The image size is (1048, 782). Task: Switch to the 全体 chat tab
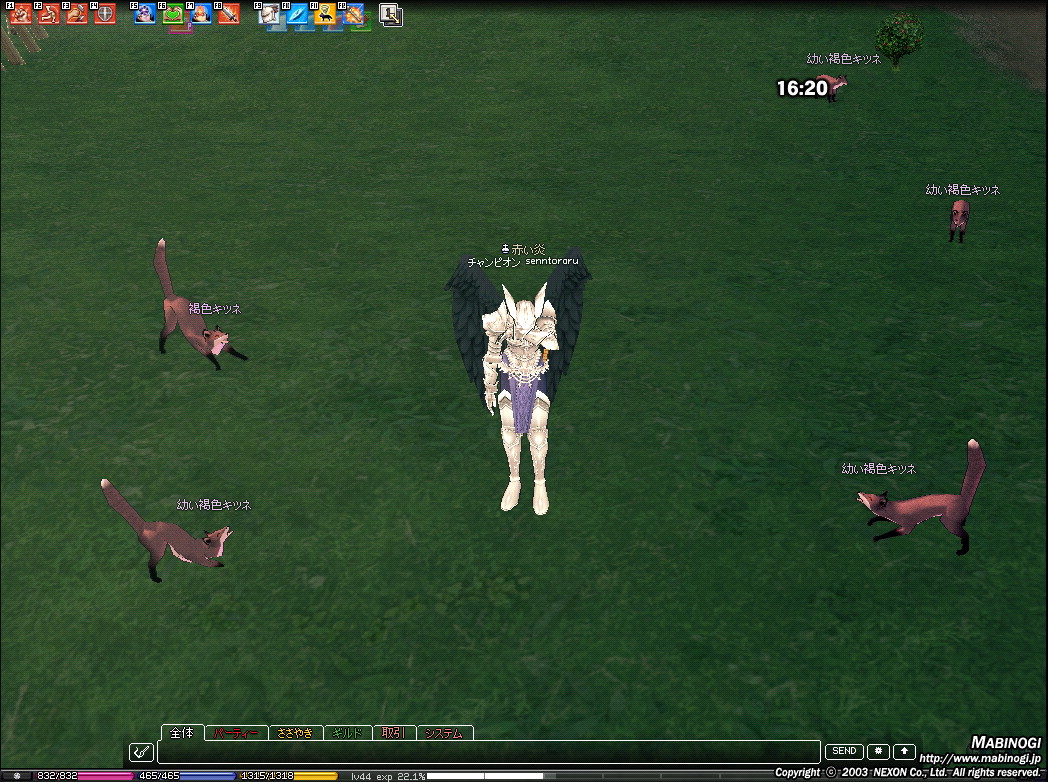click(x=181, y=733)
